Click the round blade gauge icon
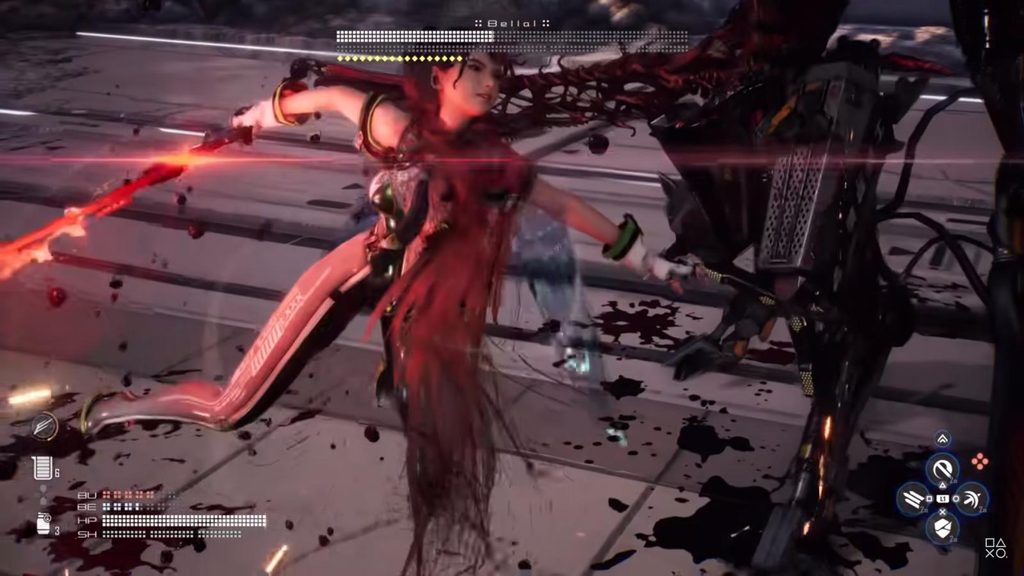 pyautogui.click(x=43, y=426)
